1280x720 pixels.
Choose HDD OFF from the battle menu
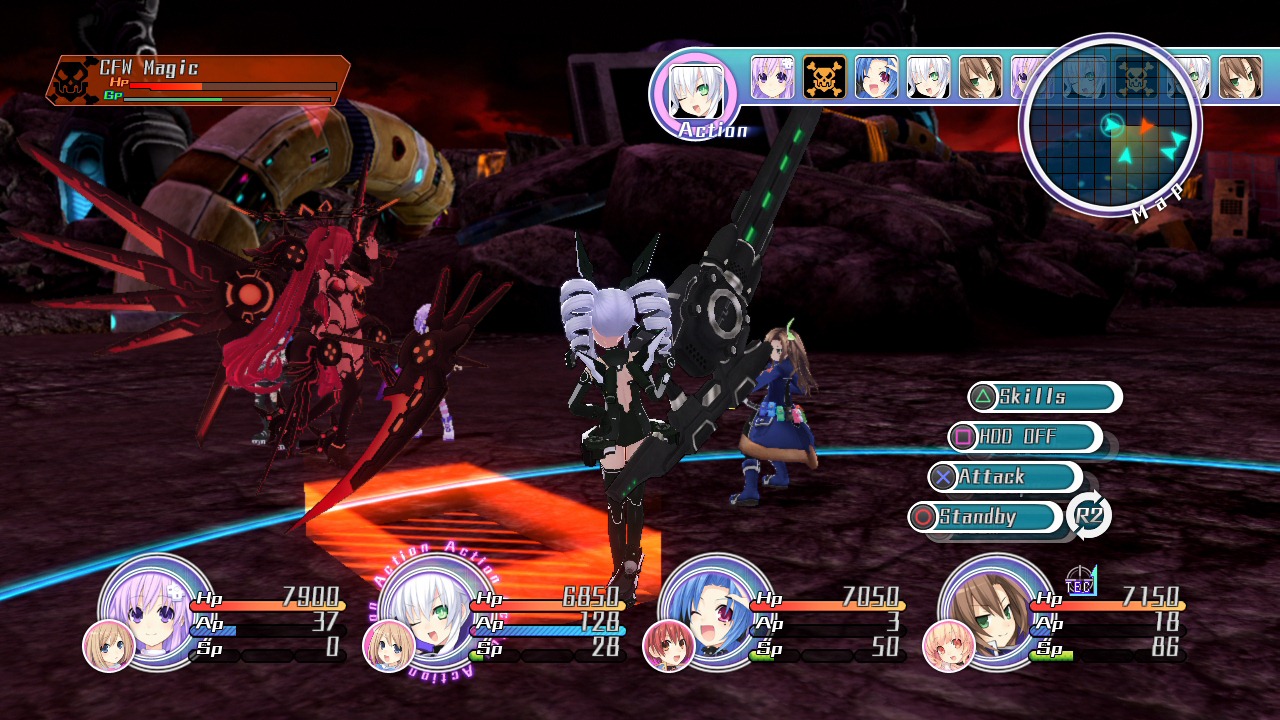click(1024, 437)
